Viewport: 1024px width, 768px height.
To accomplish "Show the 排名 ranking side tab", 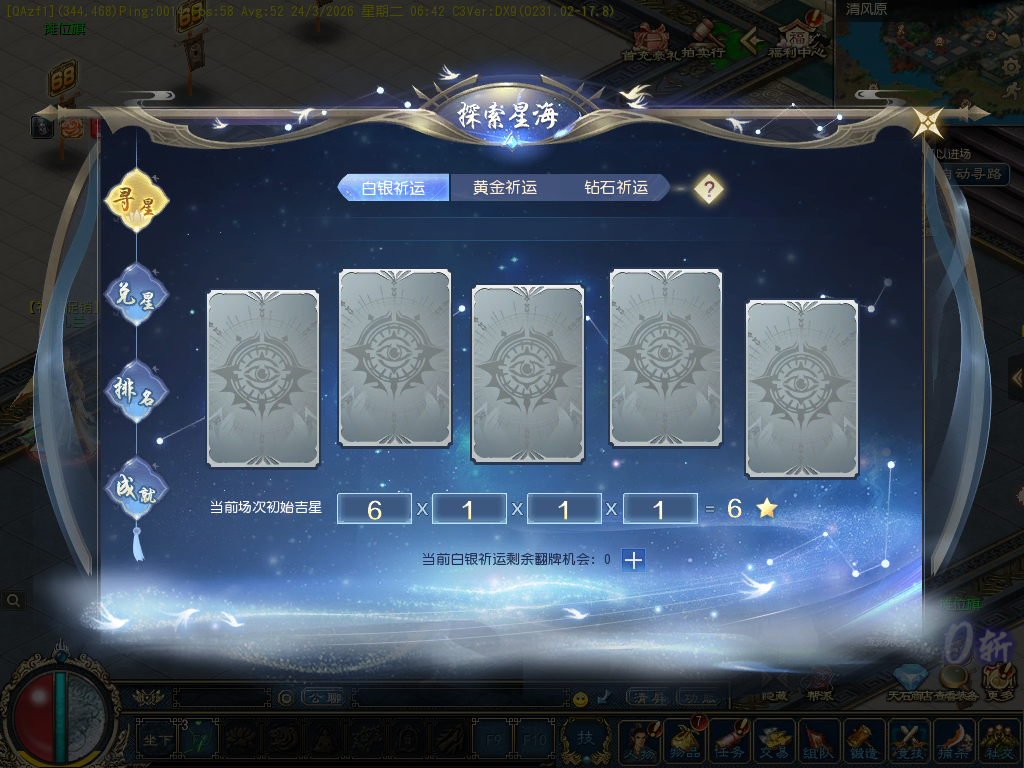I will tap(136, 392).
